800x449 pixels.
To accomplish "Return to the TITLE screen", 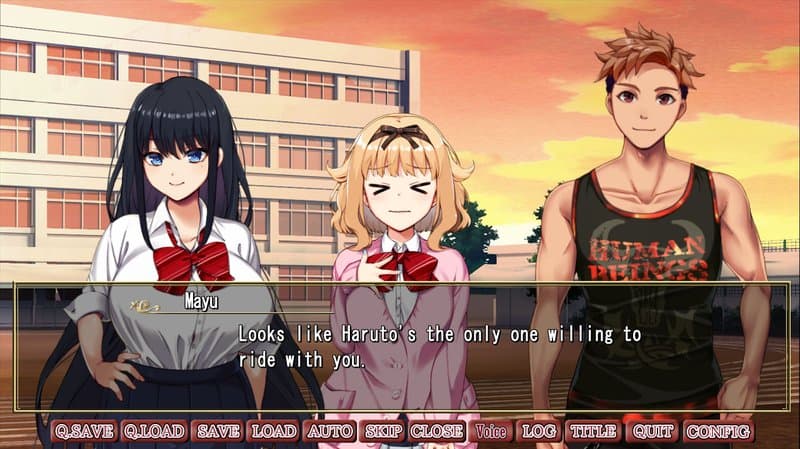I will (593, 432).
